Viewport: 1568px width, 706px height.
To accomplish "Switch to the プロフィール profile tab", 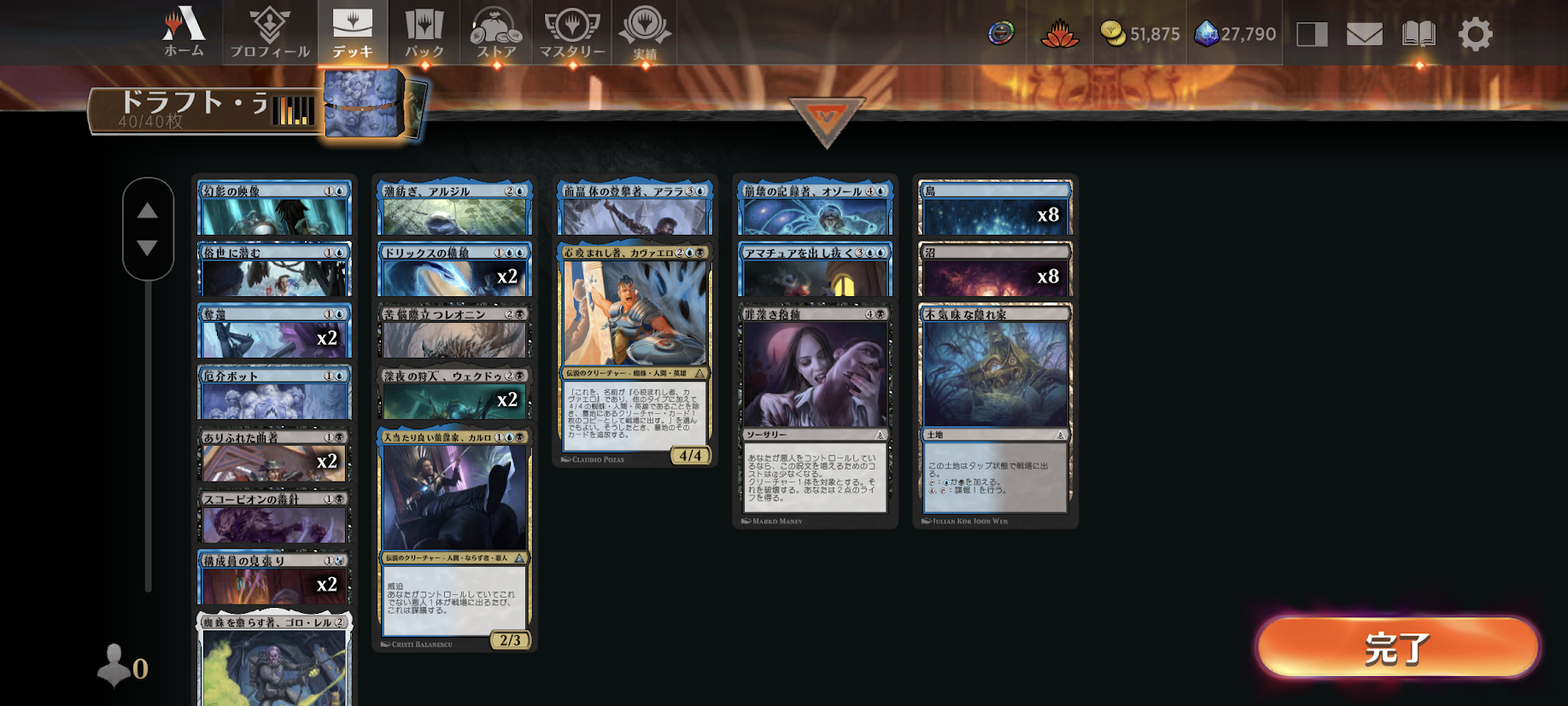I will tap(270, 32).
